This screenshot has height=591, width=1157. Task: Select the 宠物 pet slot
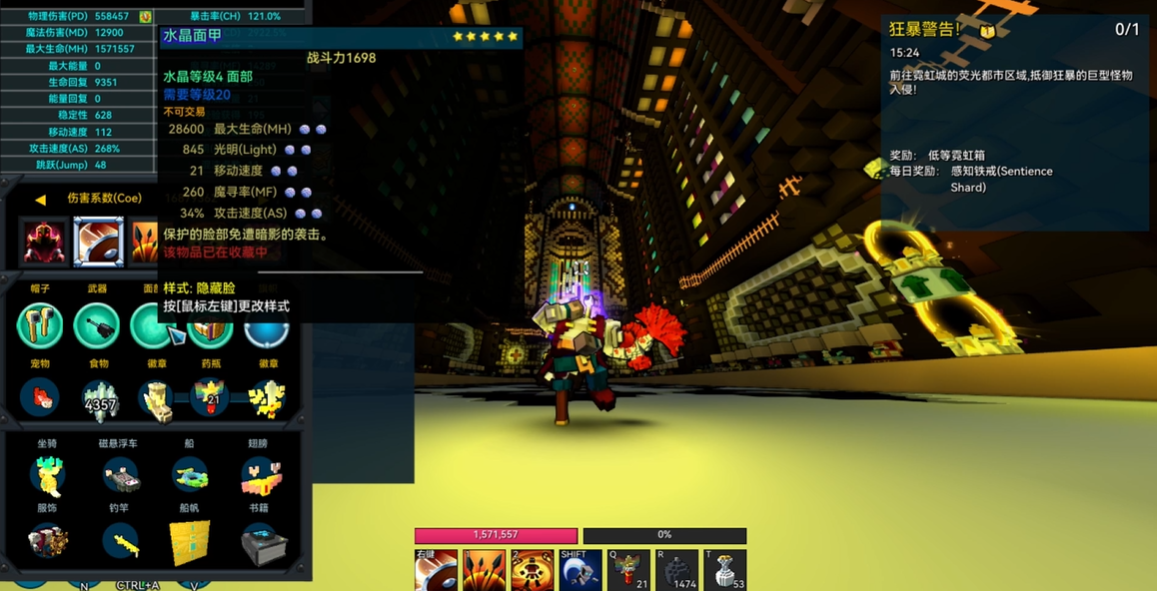click(x=40, y=397)
